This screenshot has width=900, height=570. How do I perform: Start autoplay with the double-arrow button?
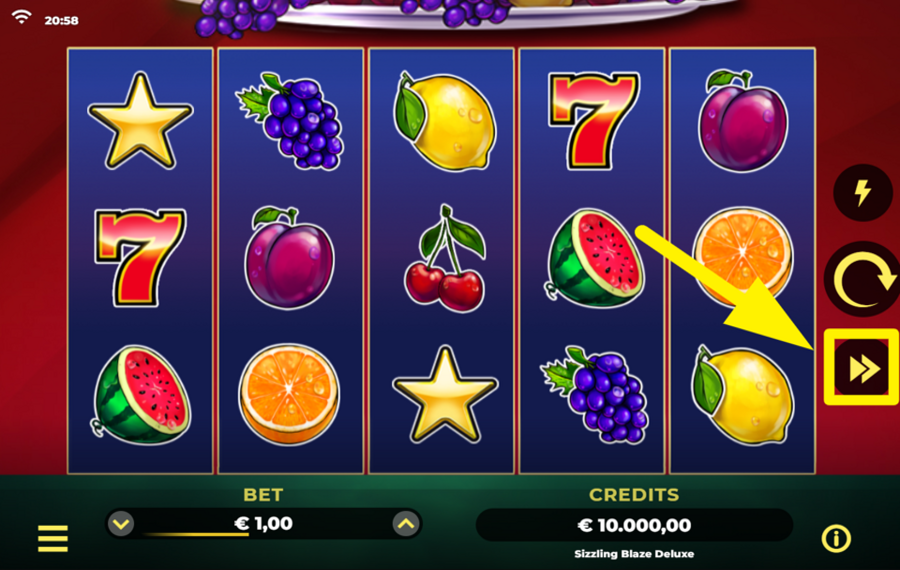pyautogui.click(x=862, y=368)
